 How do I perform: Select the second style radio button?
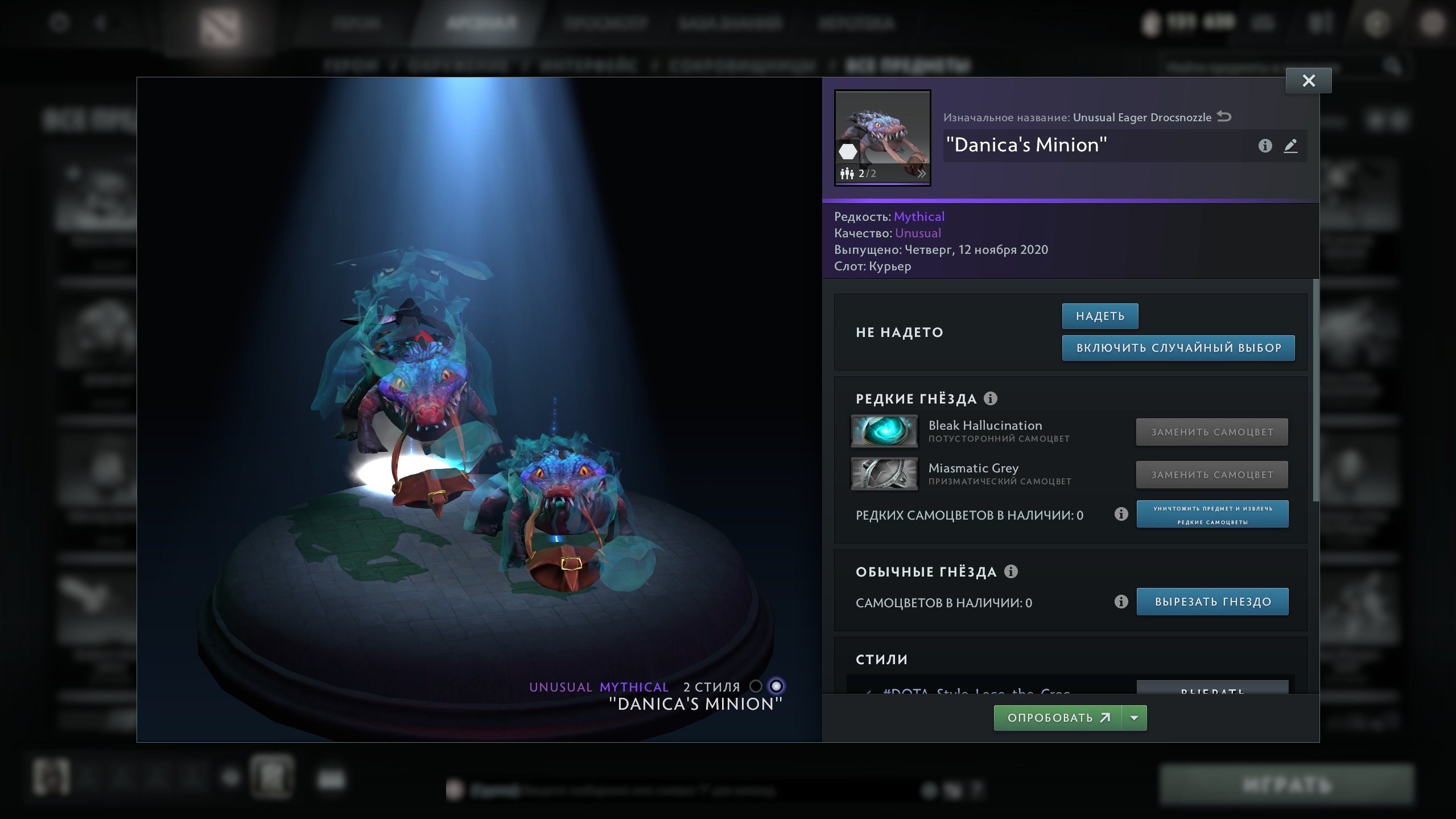click(x=777, y=686)
